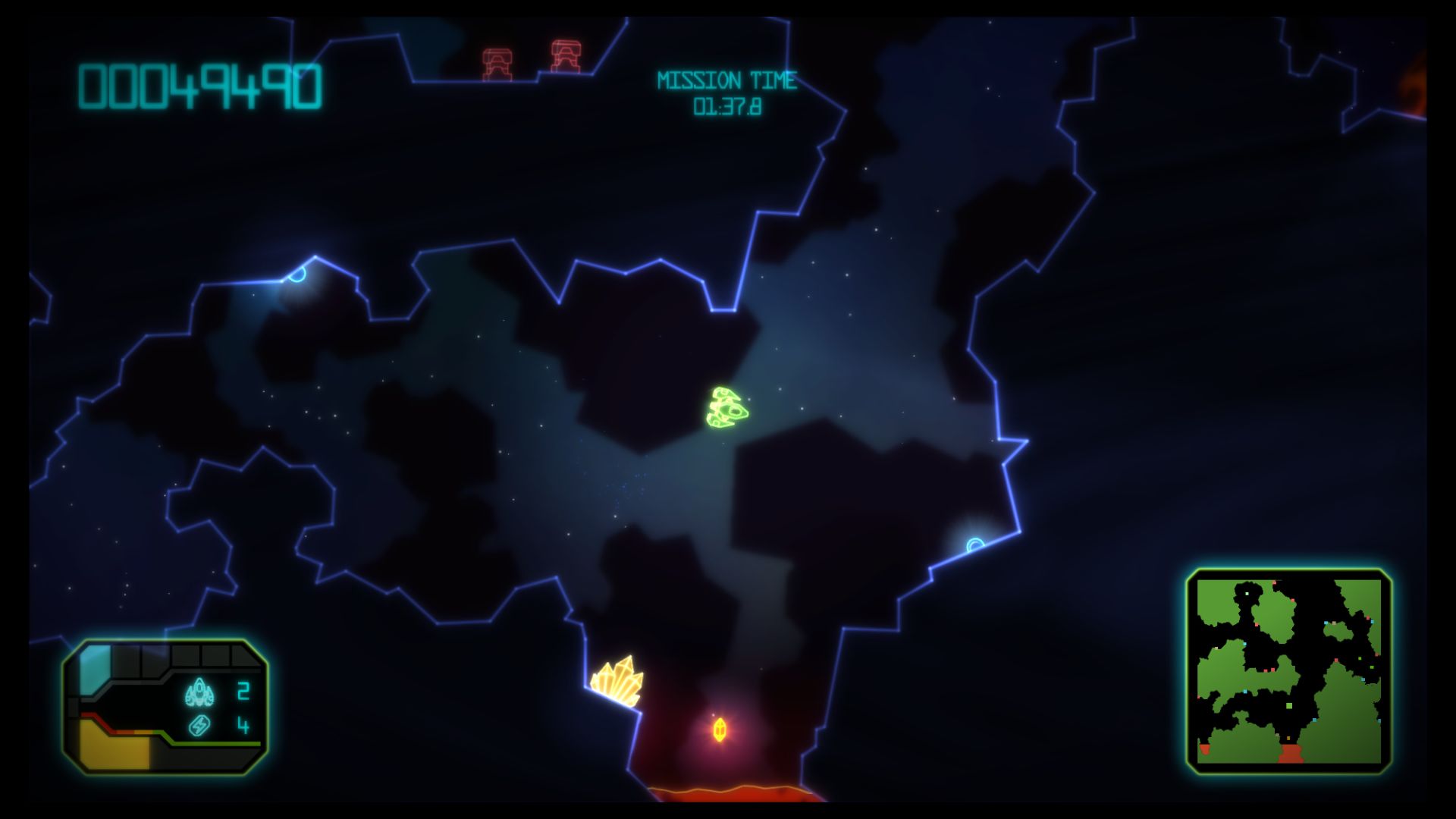The height and width of the screenshot is (819, 1456).
Task: Click the right red enemy turret at top
Action: 564,55
